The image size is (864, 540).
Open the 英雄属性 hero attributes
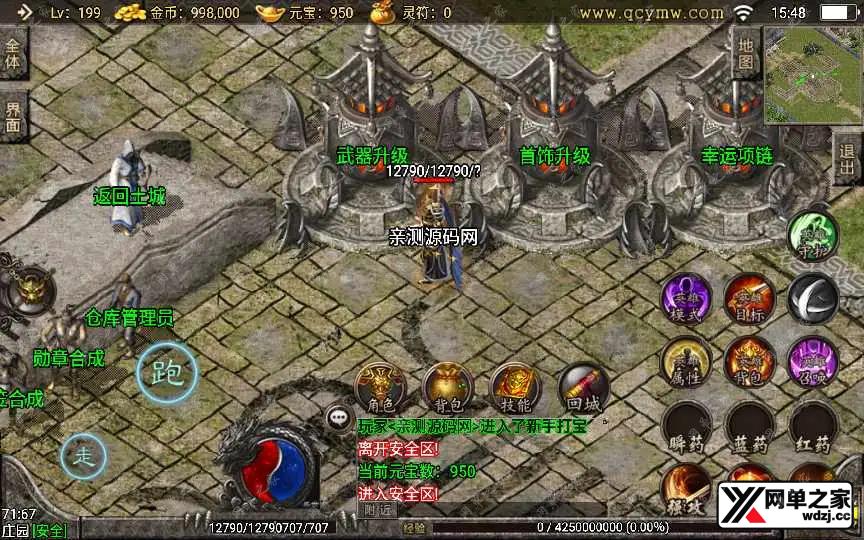coord(686,362)
